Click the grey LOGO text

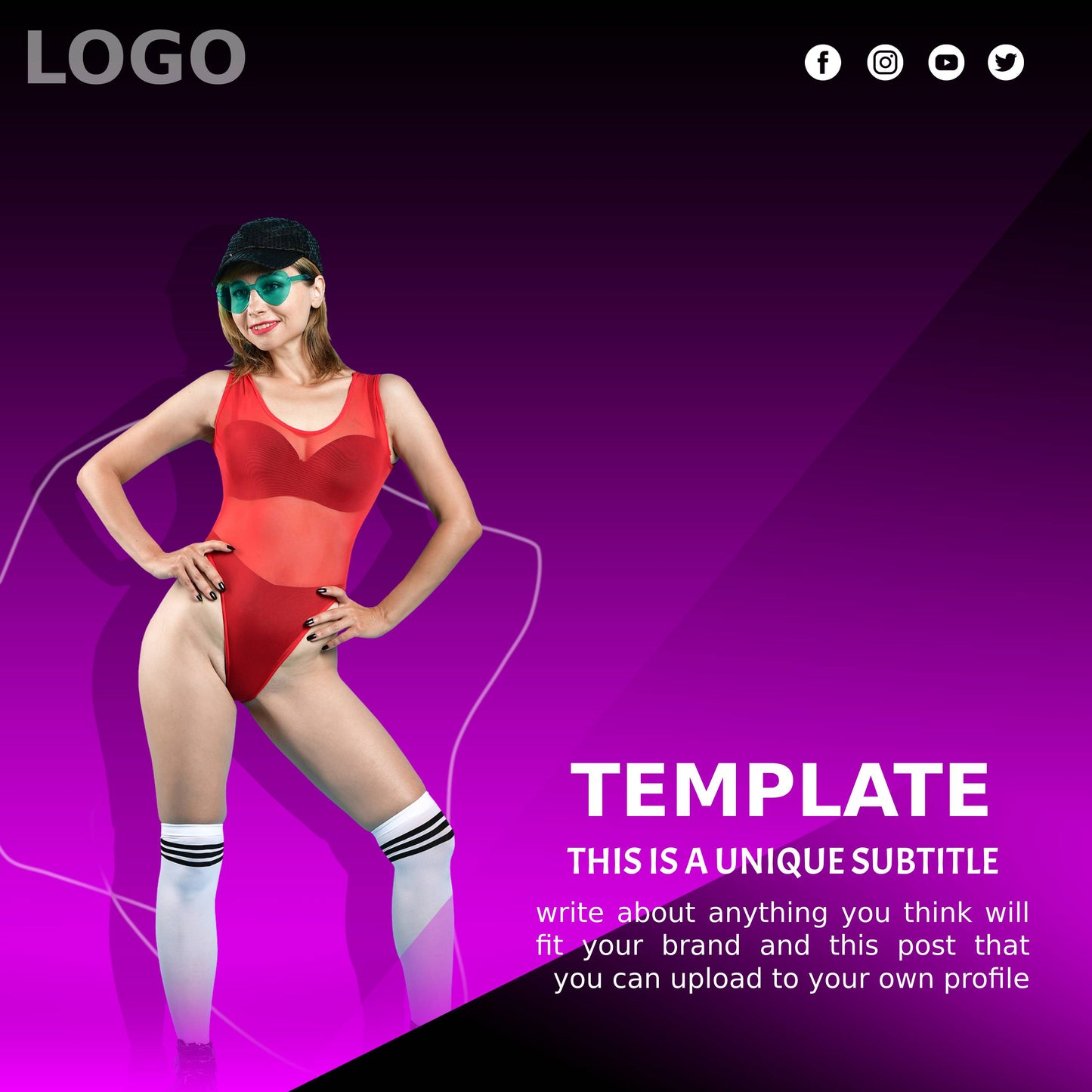pyautogui.click(x=136, y=57)
